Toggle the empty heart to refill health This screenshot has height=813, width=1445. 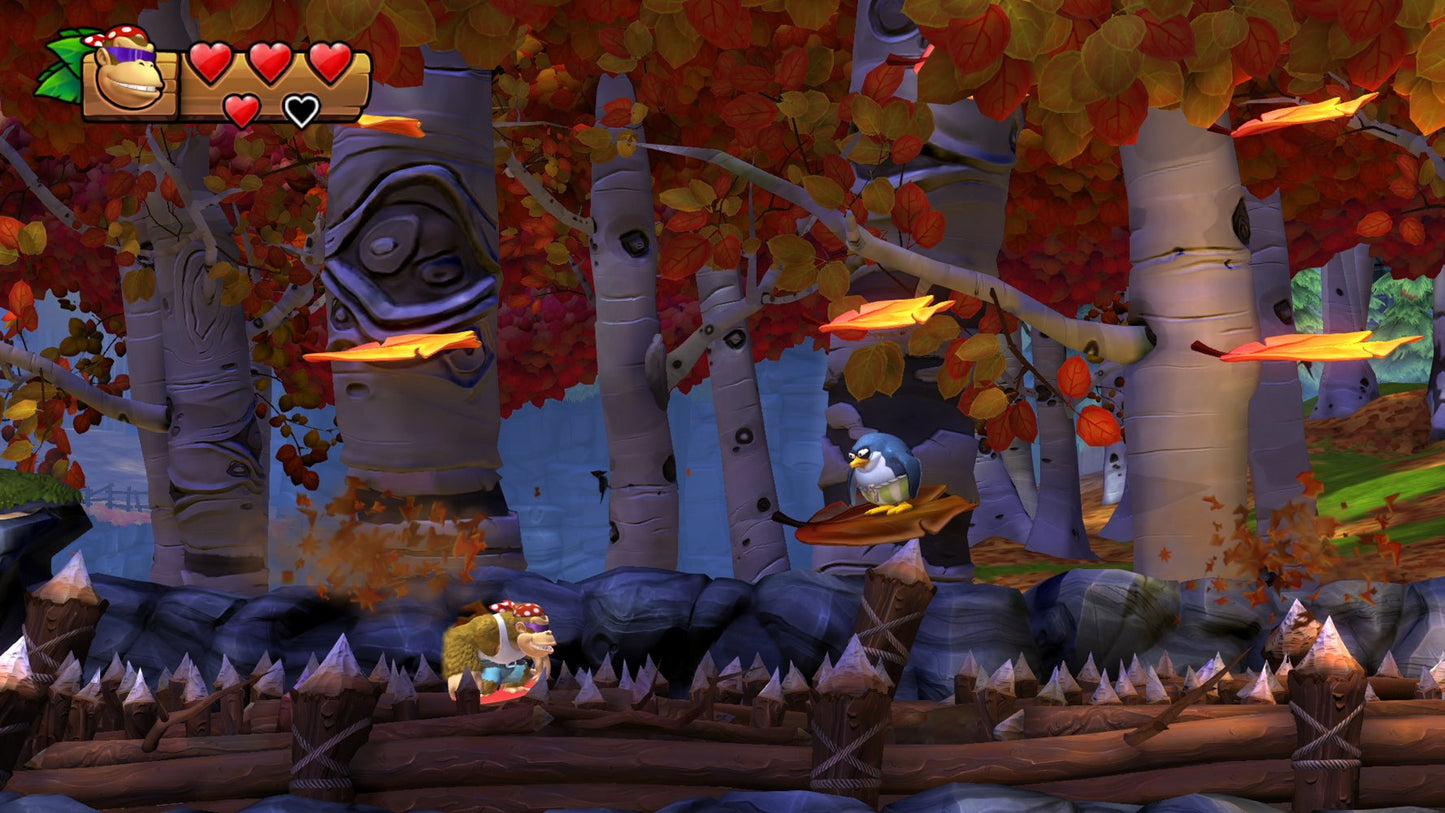(x=301, y=110)
